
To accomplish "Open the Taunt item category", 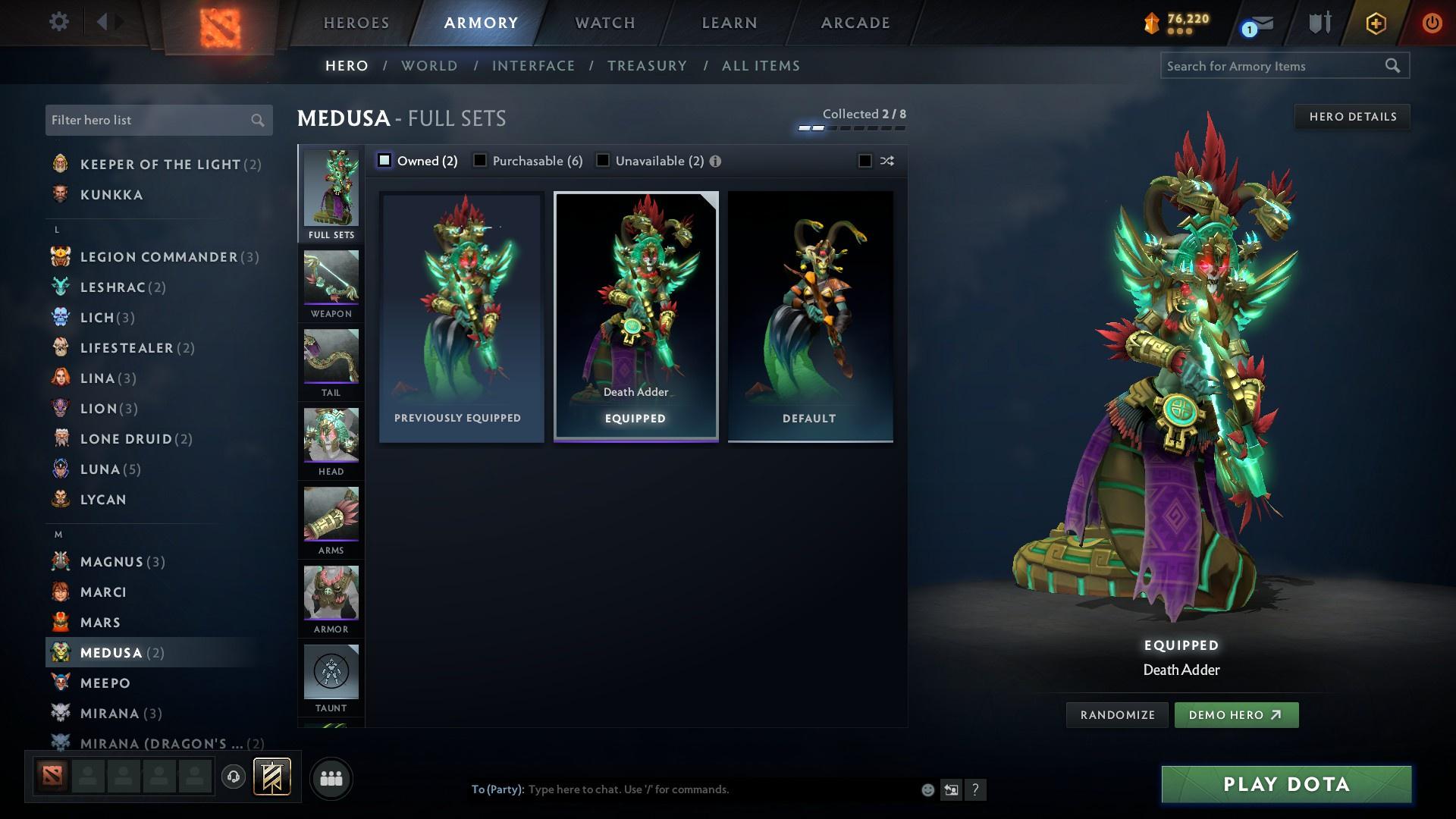I will [331, 674].
